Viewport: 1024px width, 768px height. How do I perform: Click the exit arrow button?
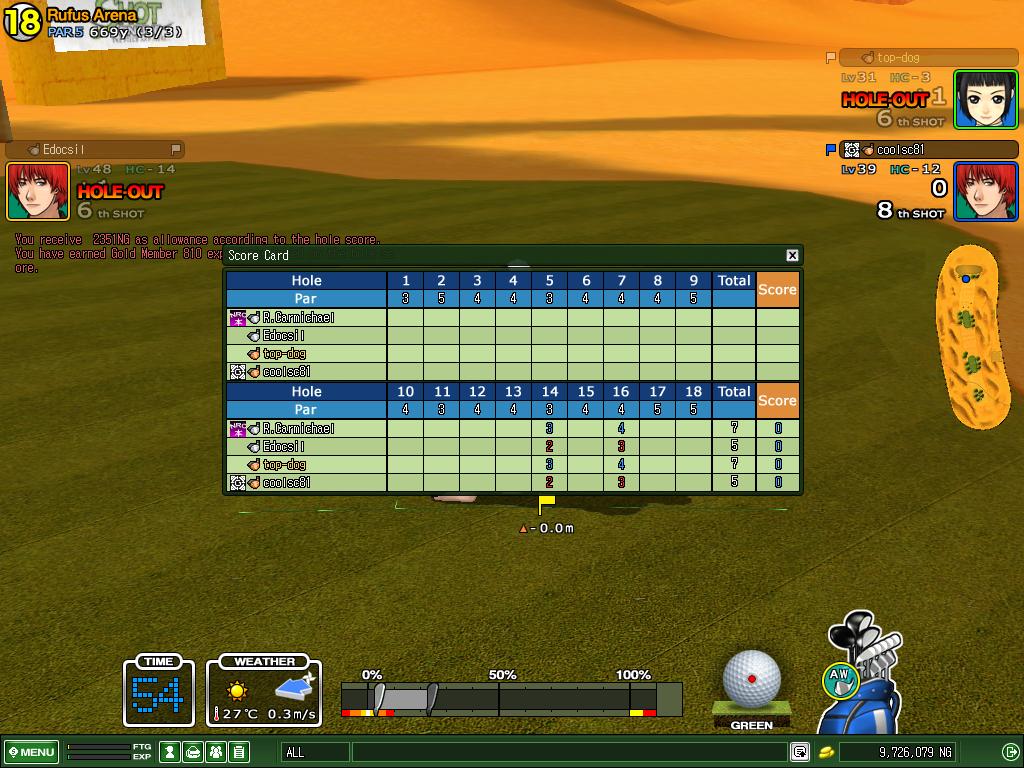coord(1010,752)
